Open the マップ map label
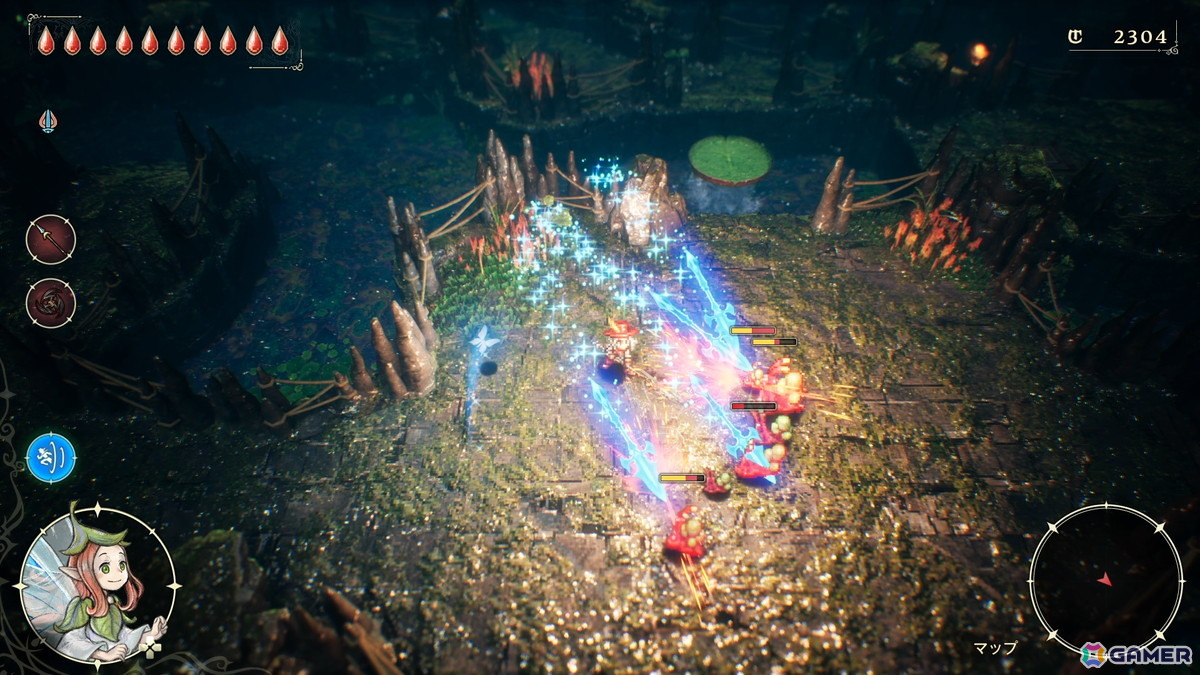The image size is (1200, 675). pyautogui.click(x=995, y=647)
